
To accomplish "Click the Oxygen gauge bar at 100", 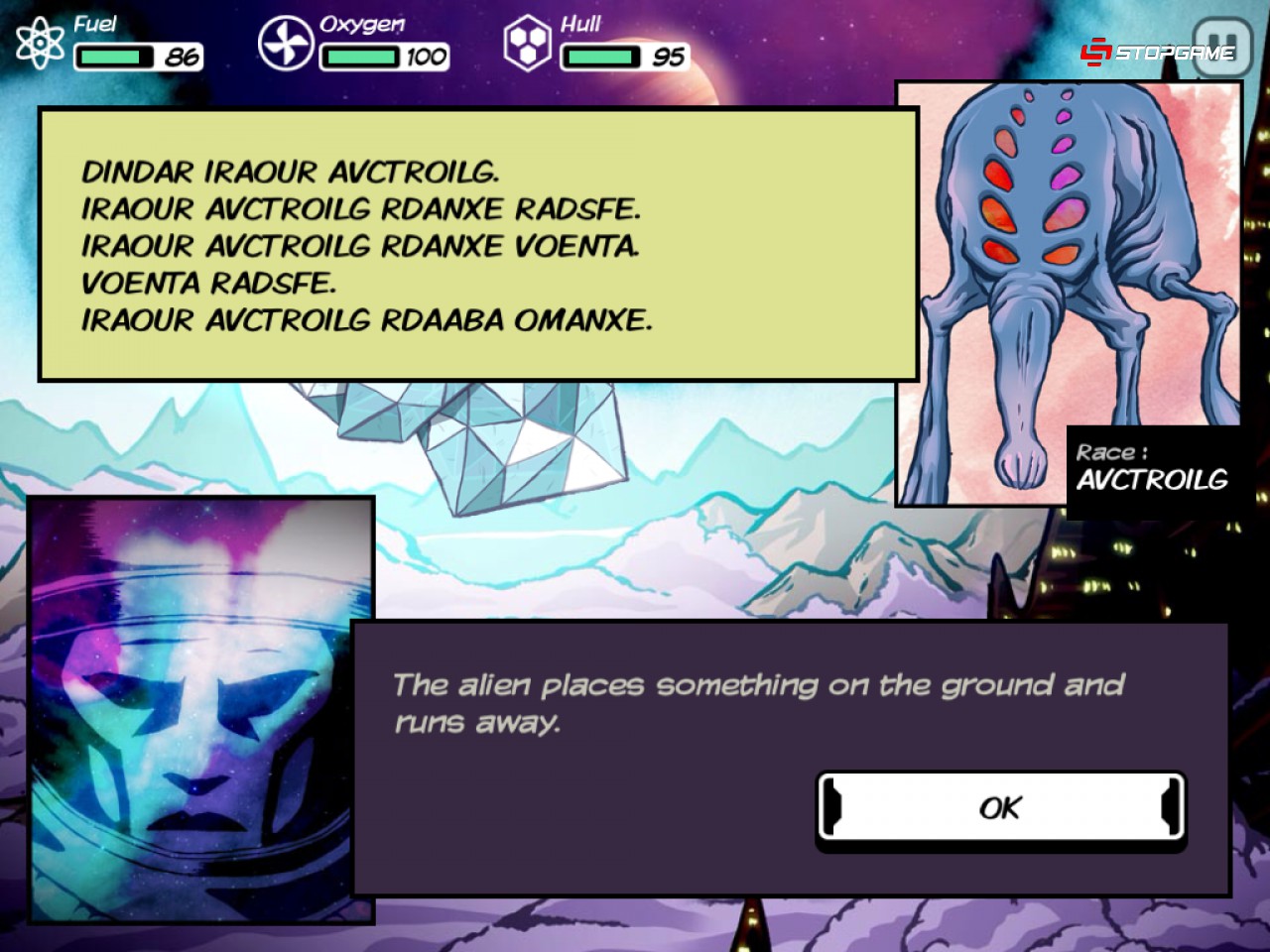I will pyautogui.click(x=359, y=59).
